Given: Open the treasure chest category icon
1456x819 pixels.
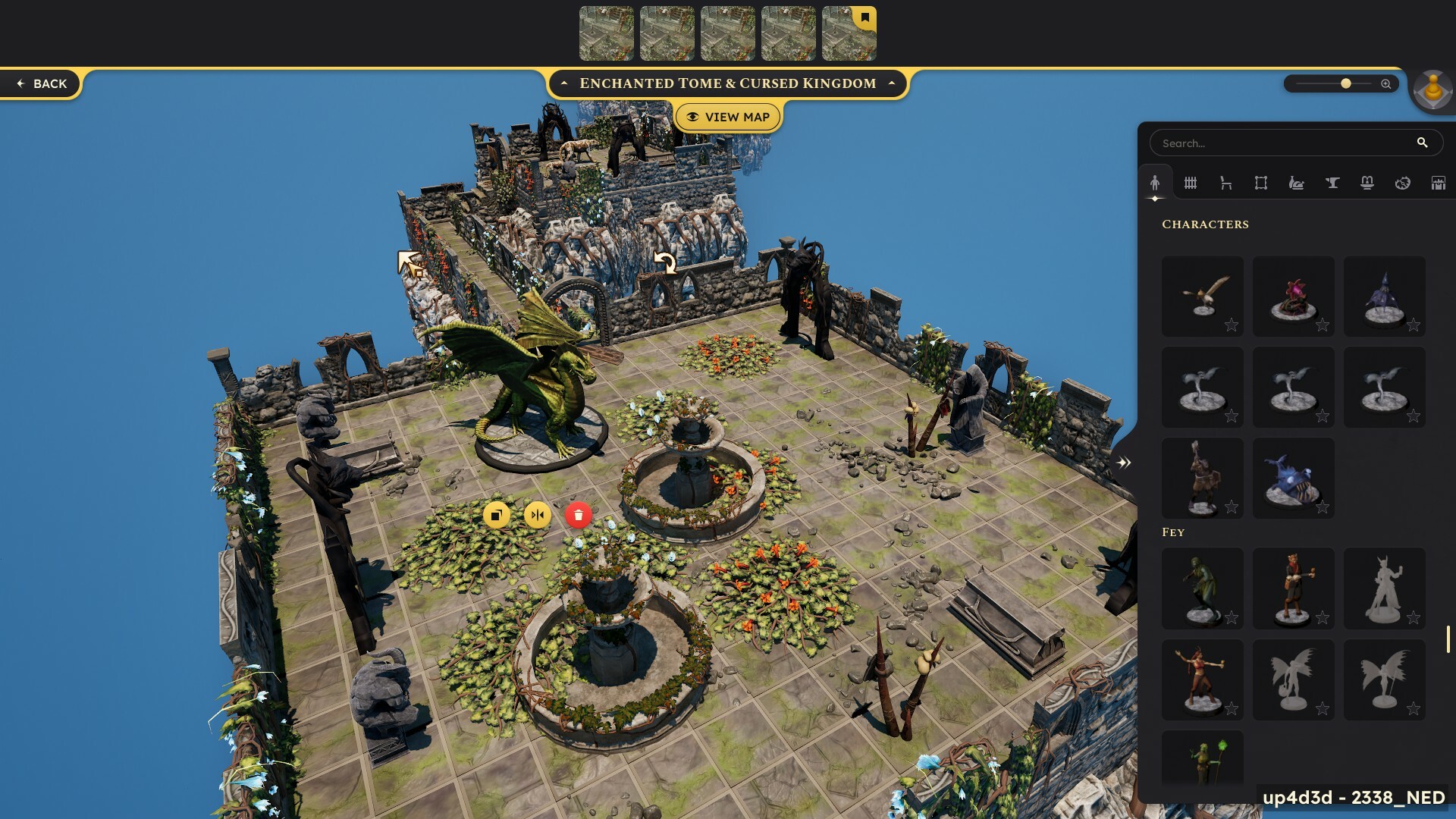Looking at the screenshot, I should pos(1438,183).
